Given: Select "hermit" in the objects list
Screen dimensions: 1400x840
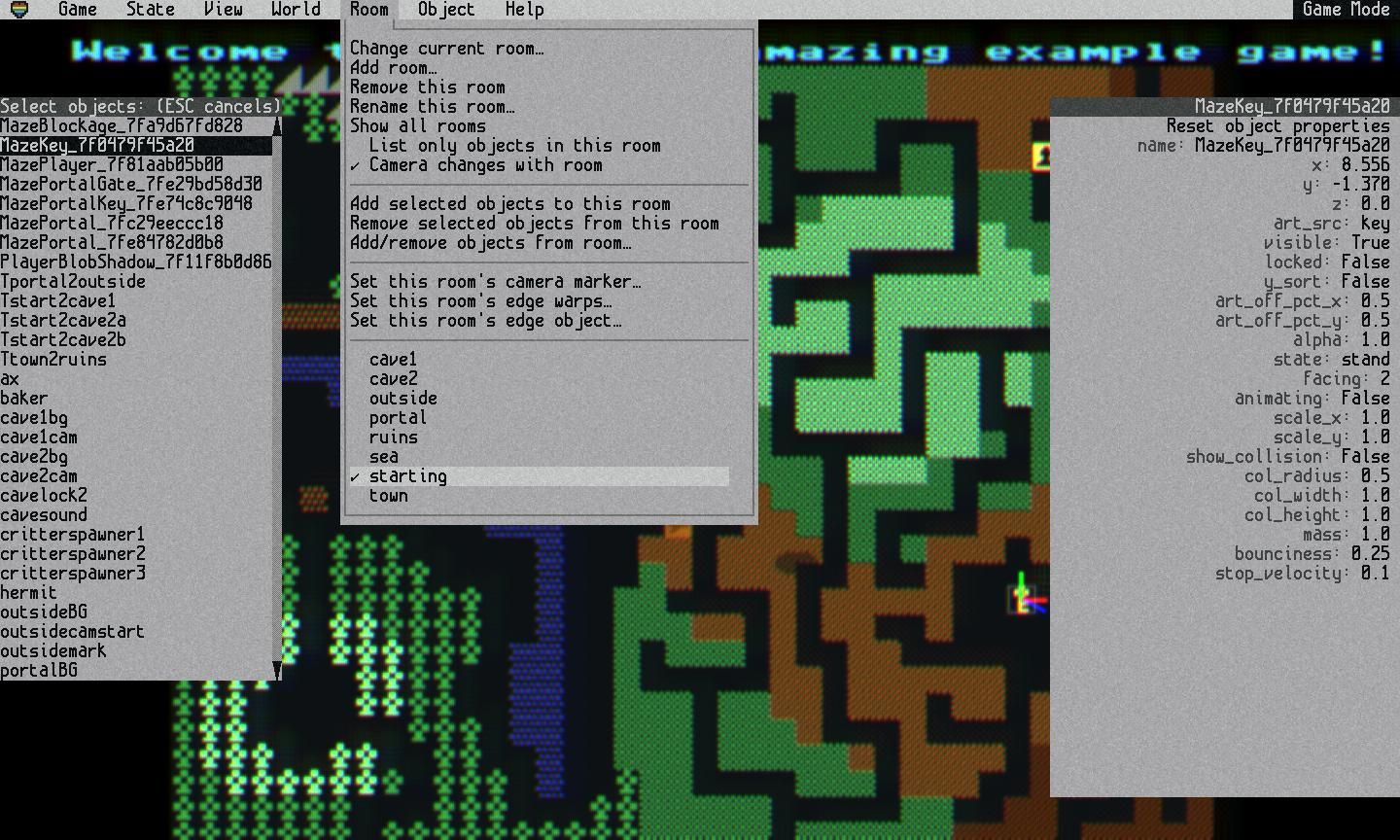Looking at the screenshot, I should coord(30,592).
